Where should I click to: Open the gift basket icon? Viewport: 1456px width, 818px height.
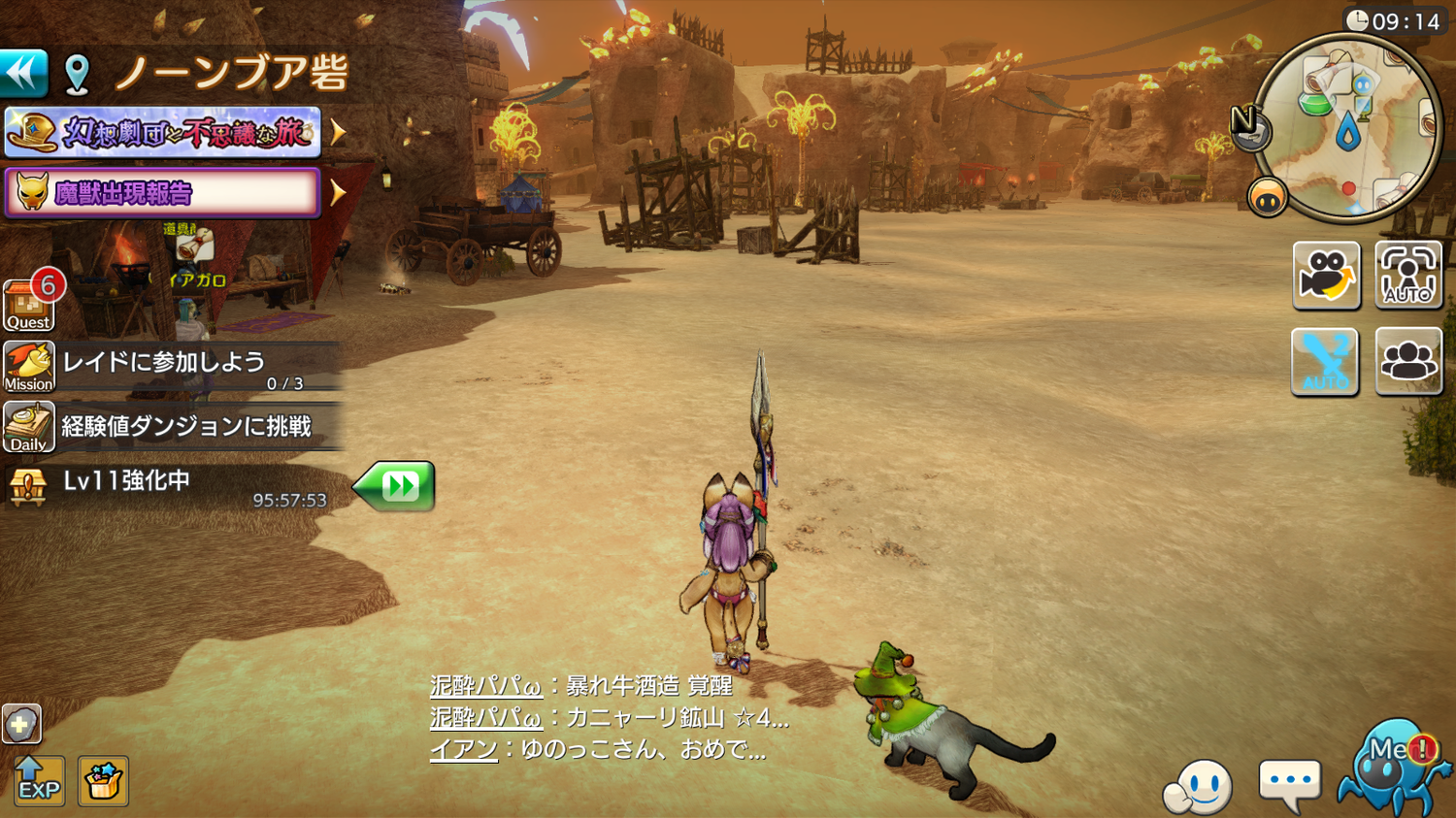pos(103,780)
